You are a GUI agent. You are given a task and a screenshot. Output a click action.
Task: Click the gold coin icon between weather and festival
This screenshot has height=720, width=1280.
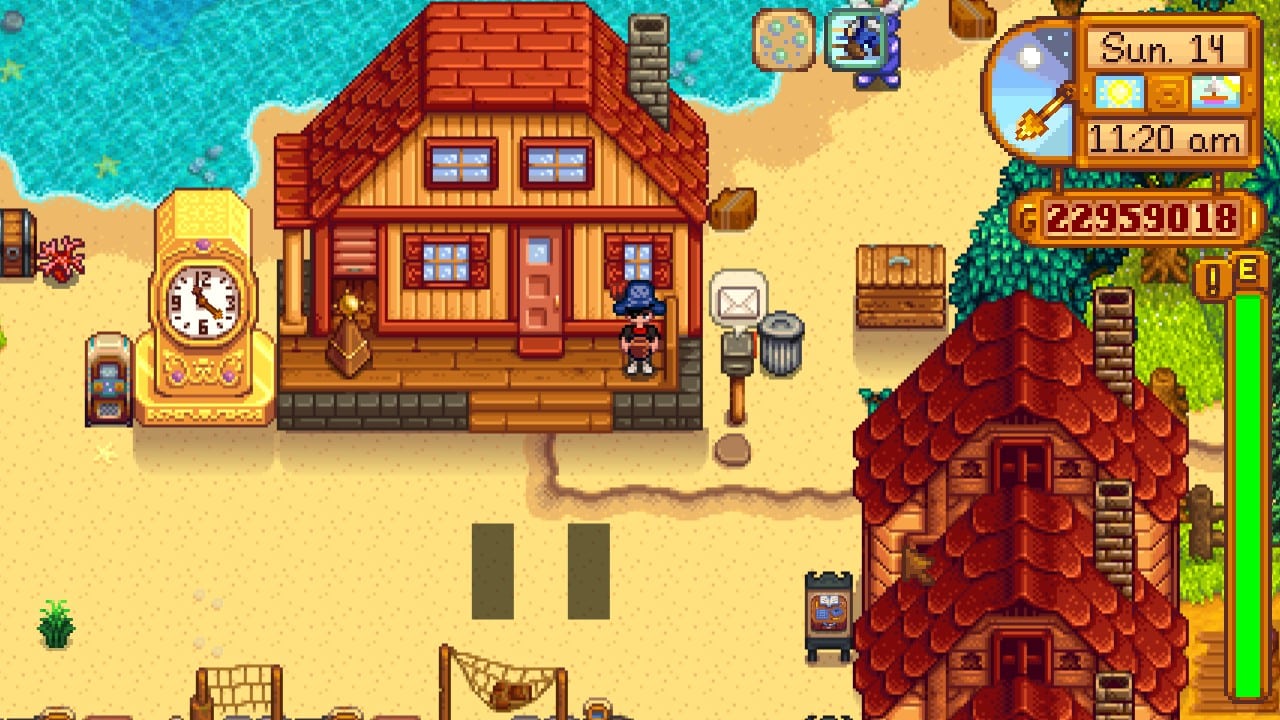point(1166,91)
